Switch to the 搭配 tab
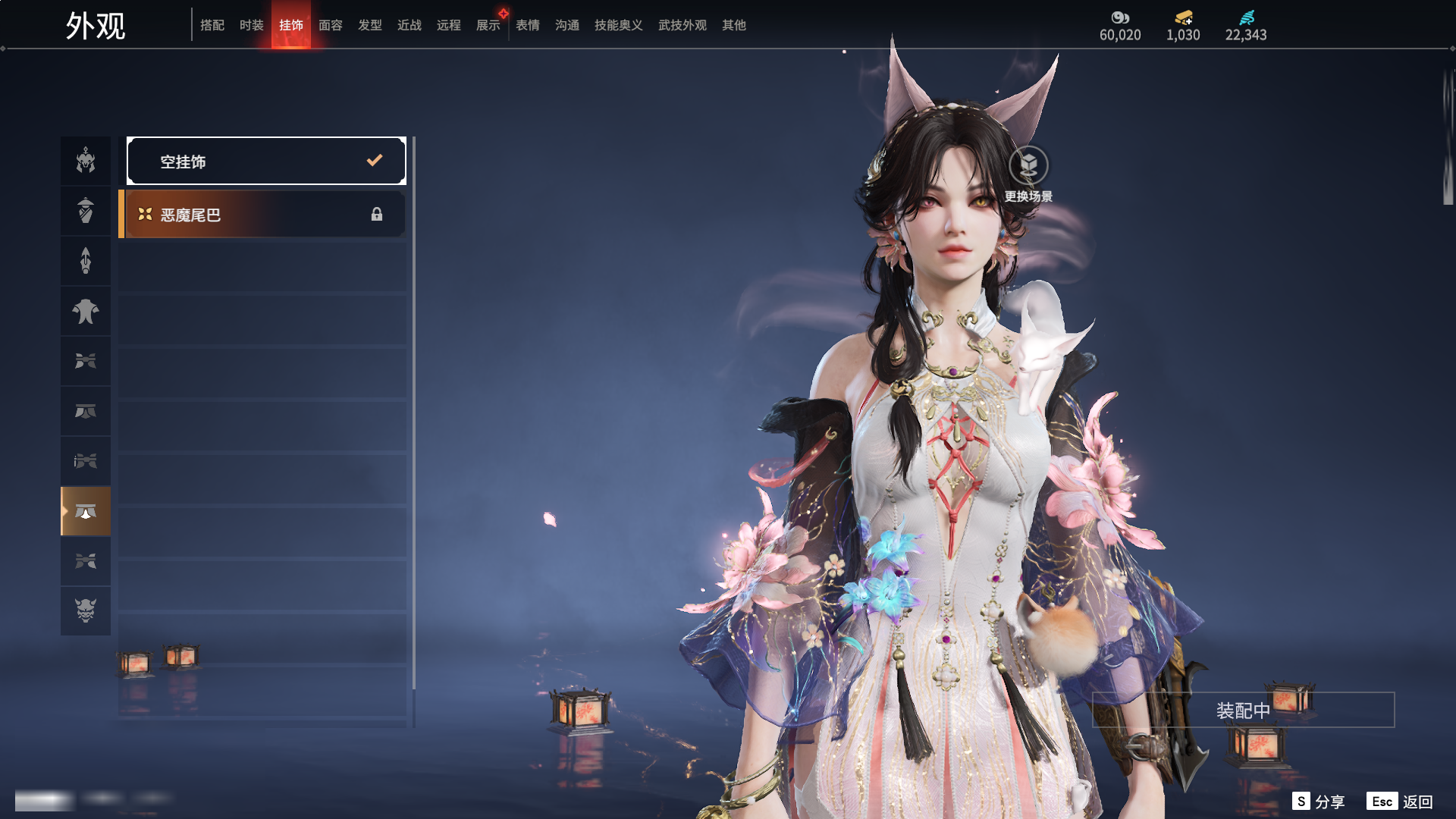The width and height of the screenshot is (1456, 819). 212,25
